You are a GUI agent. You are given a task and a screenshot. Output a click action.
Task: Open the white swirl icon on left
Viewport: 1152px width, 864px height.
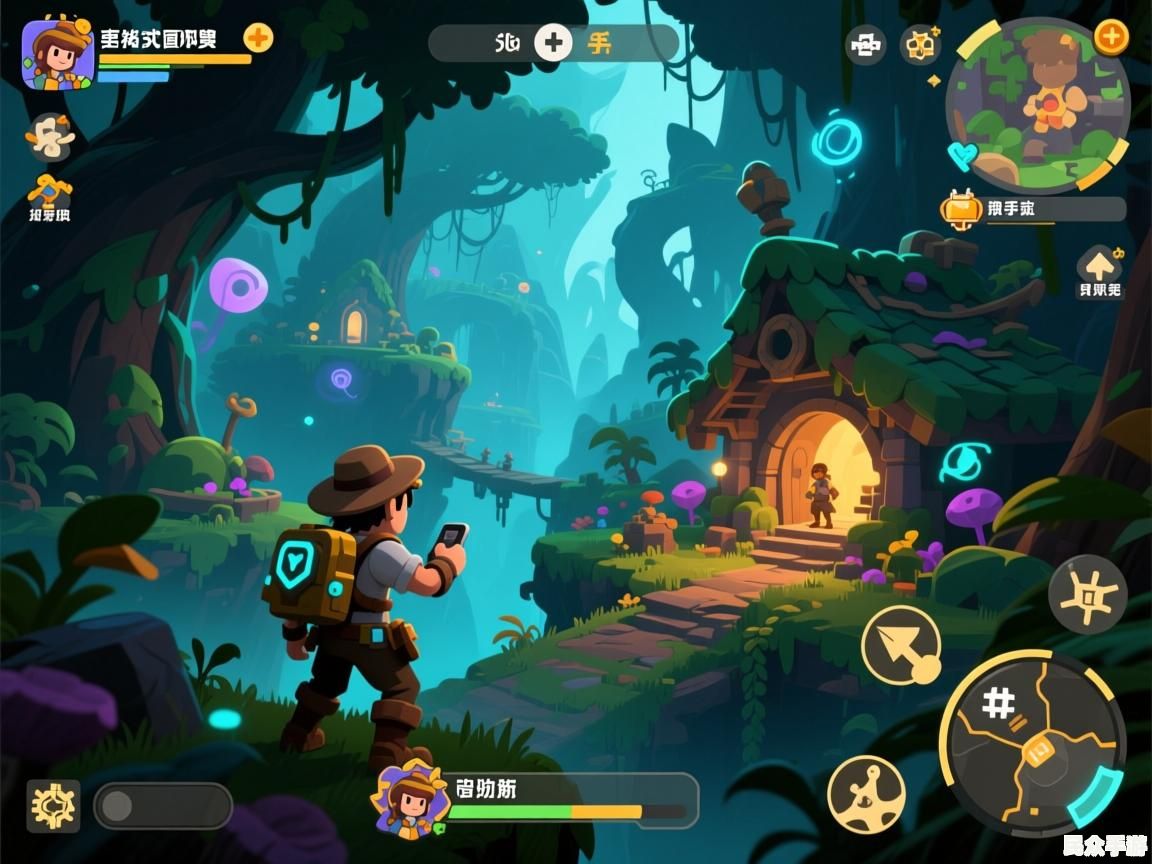click(50, 136)
